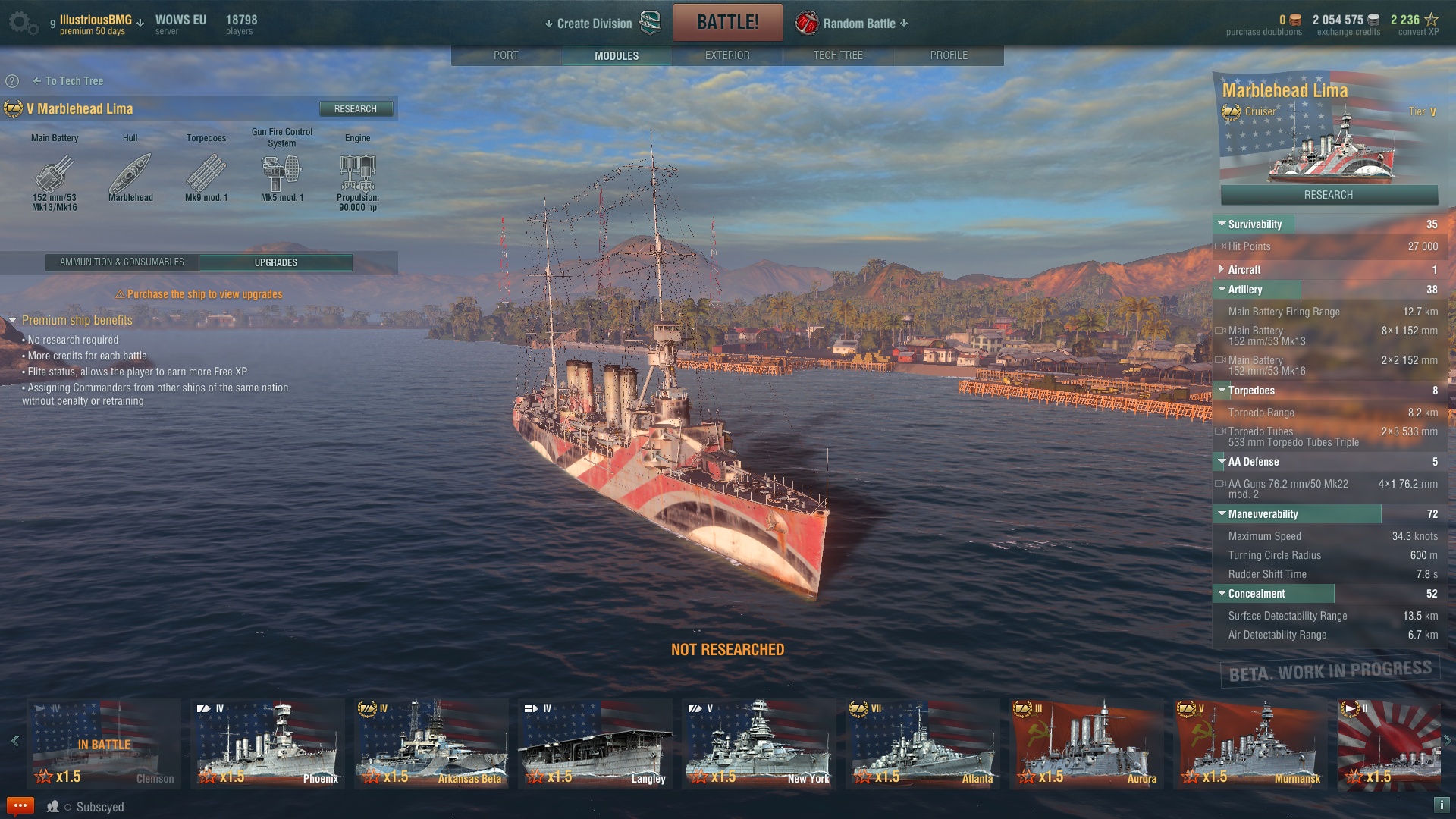Expand the Aircraft stats section
The image size is (1456, 819).
[x=1222, y=270]
